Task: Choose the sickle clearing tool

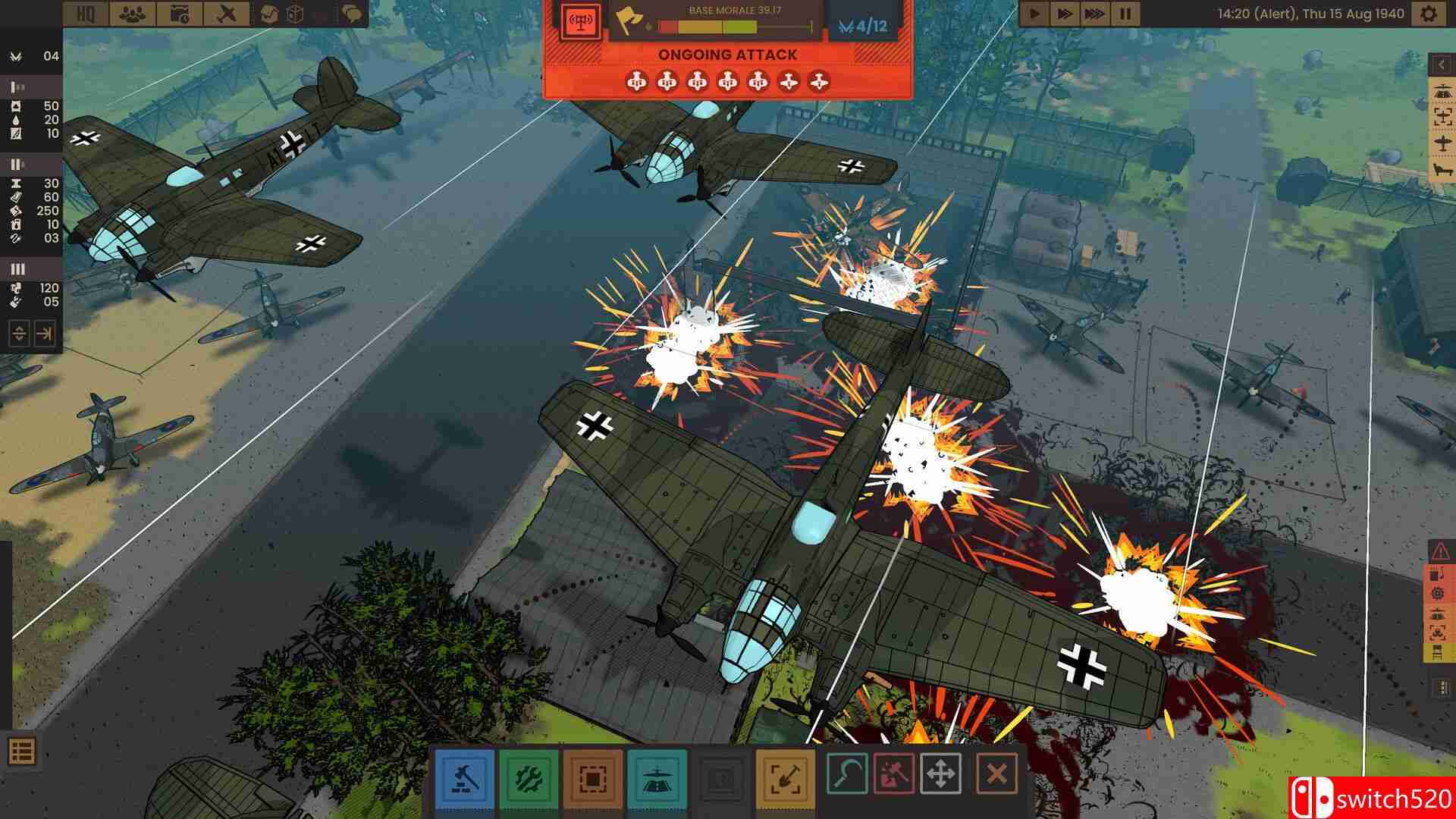Action: [847, 774]
